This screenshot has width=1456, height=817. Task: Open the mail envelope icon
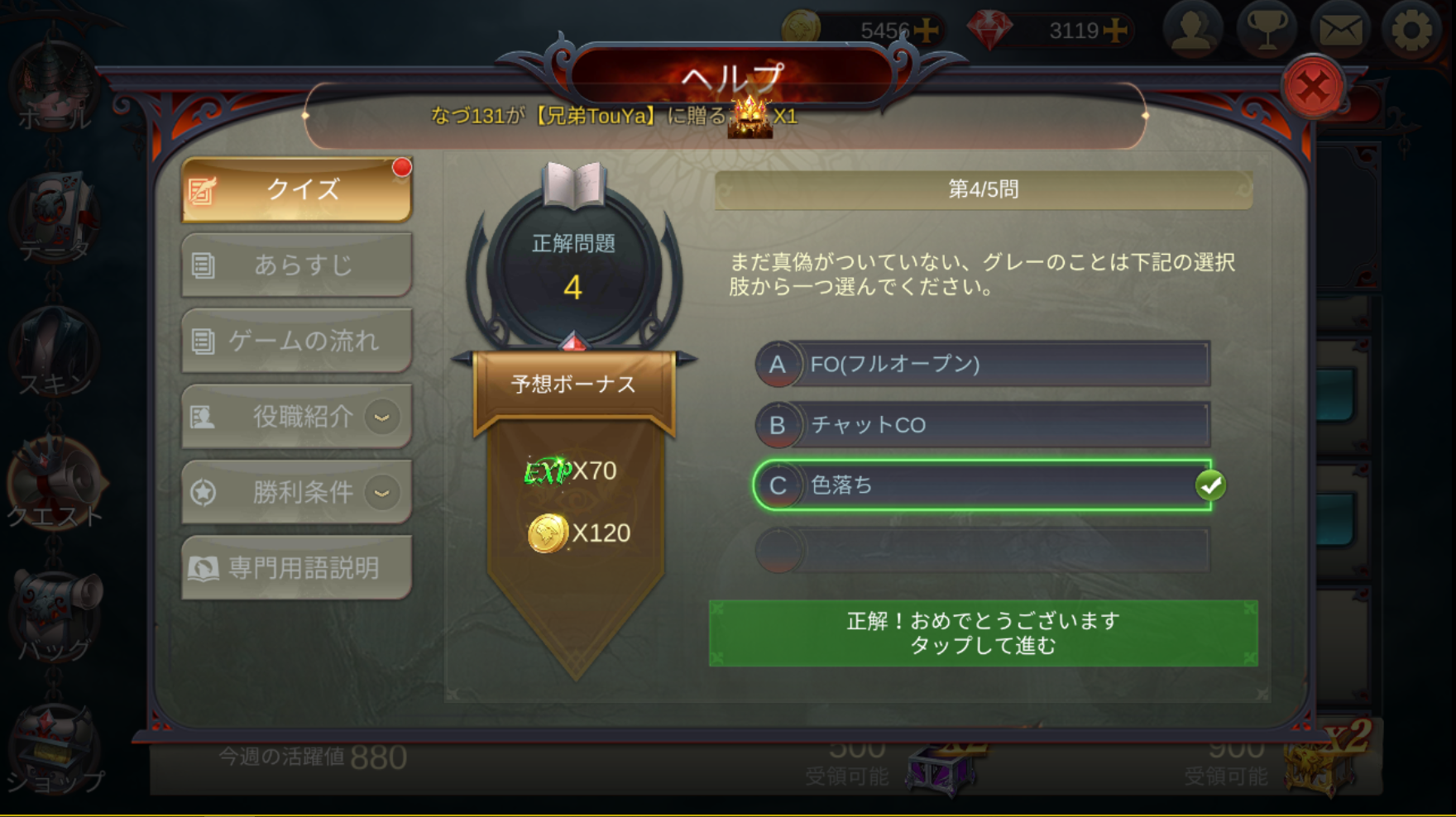(1339, 31)
